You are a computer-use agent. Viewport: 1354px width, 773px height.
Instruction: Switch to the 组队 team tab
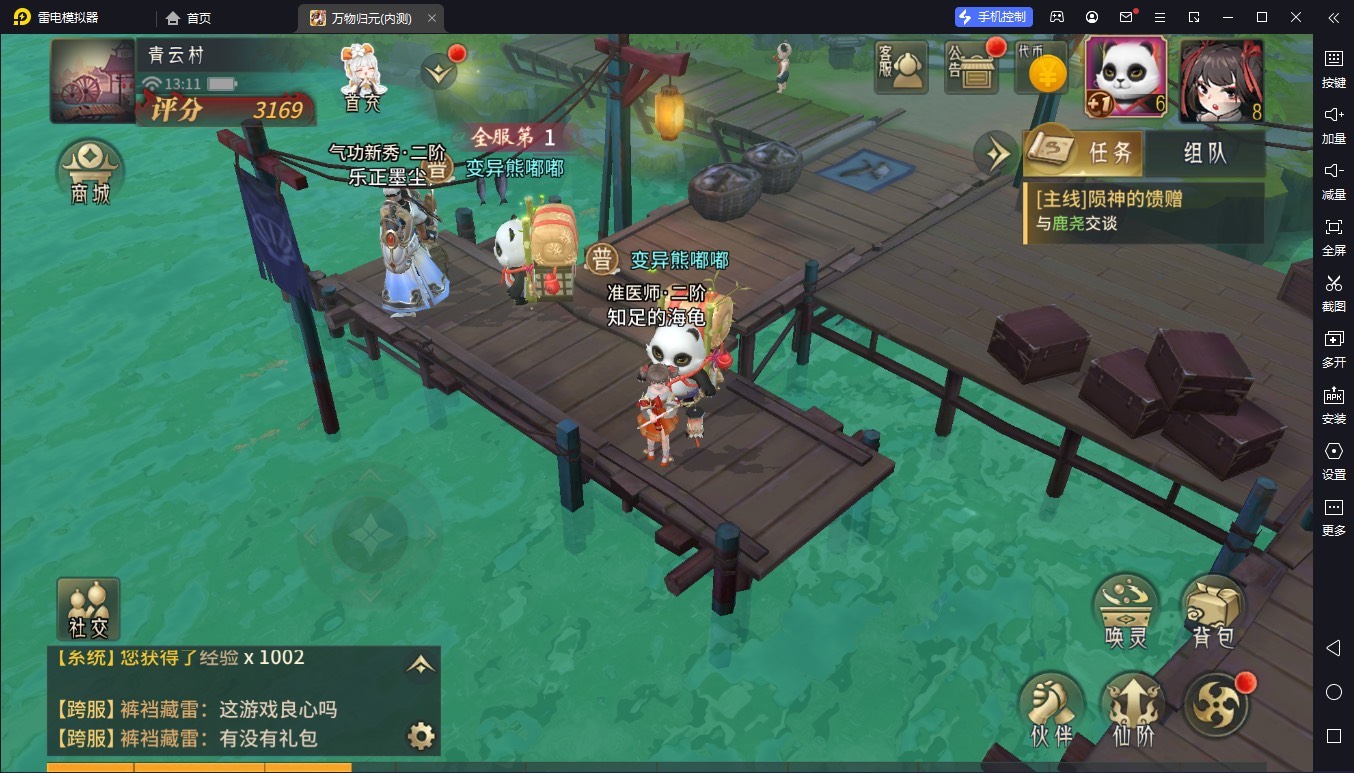pos(1204,153)
